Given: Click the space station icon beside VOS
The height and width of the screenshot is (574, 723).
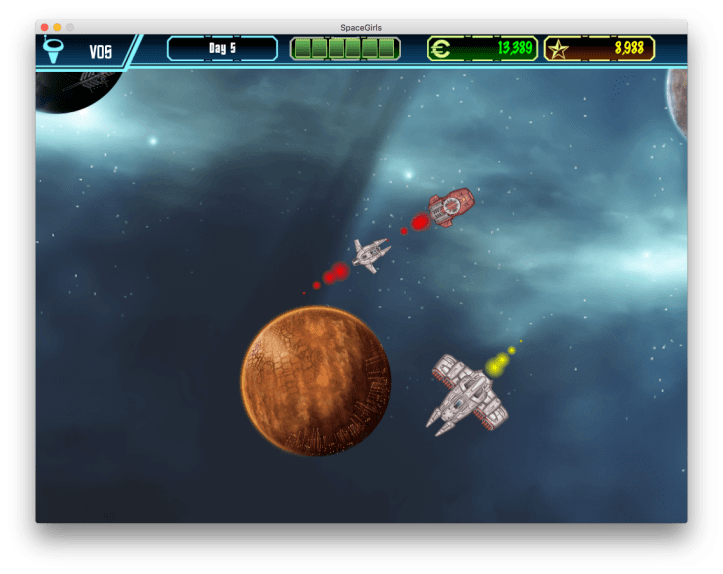Looking at the screenshot, I should pyautogui.click(x=54, y=50).
